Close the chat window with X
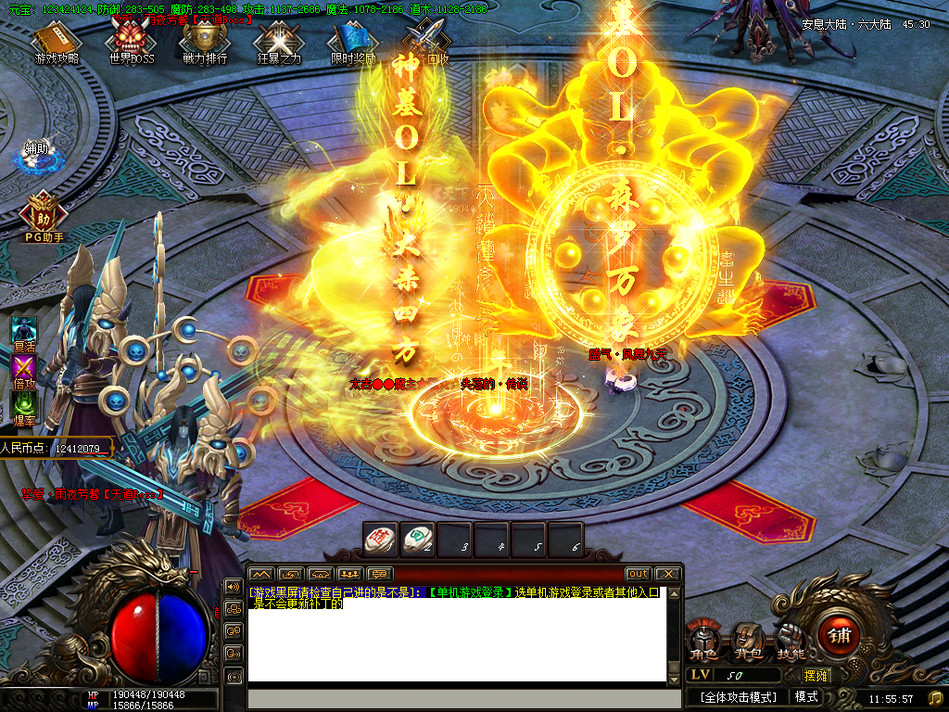Image resolution: width=949 pixels, height=712 pixels. (667, 574)
